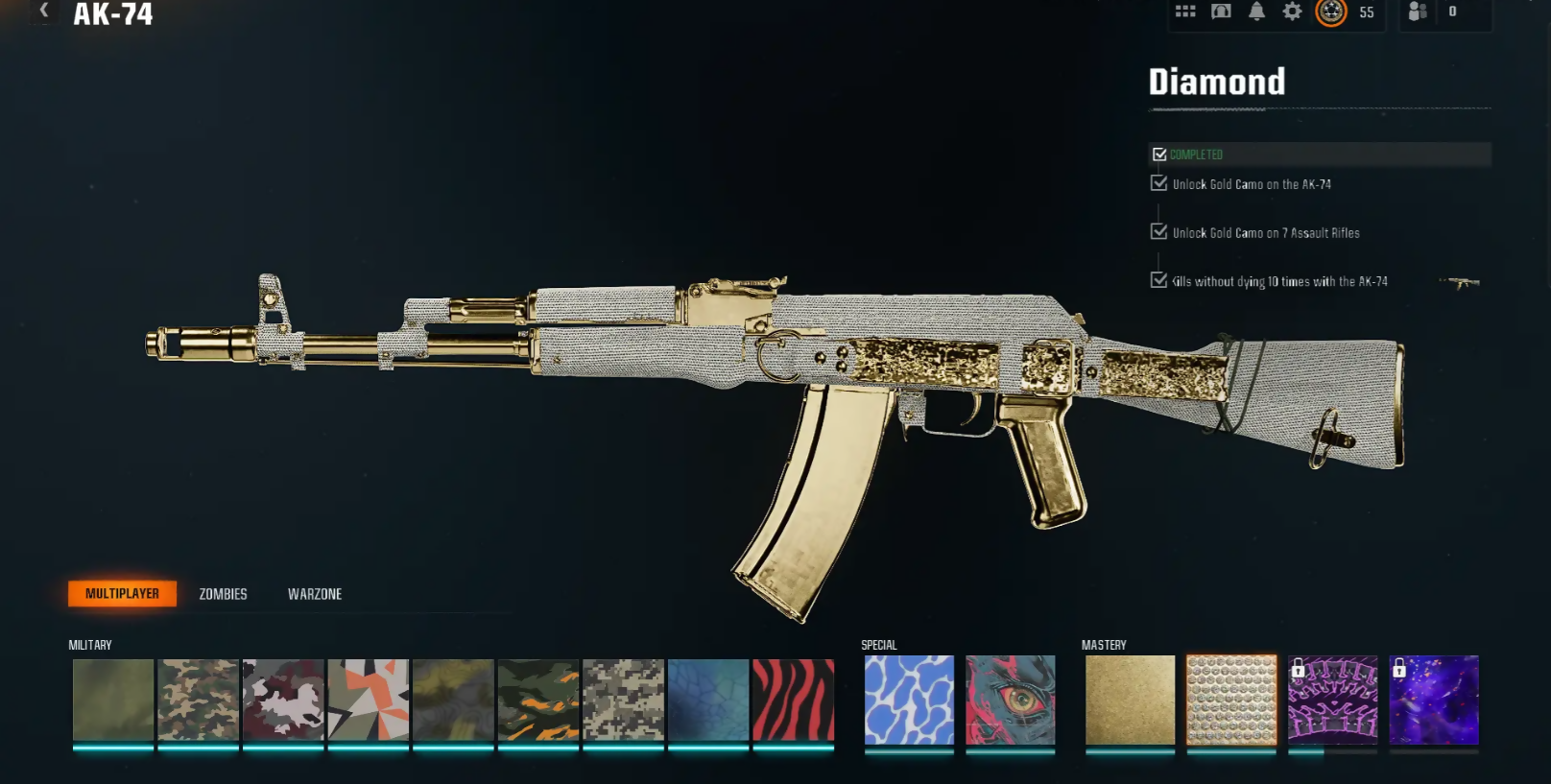Image resolution: width=1551 pixels, height=784 pixels.
Task: Apply the blue and white blotched special camo
Action: (909, 700)
